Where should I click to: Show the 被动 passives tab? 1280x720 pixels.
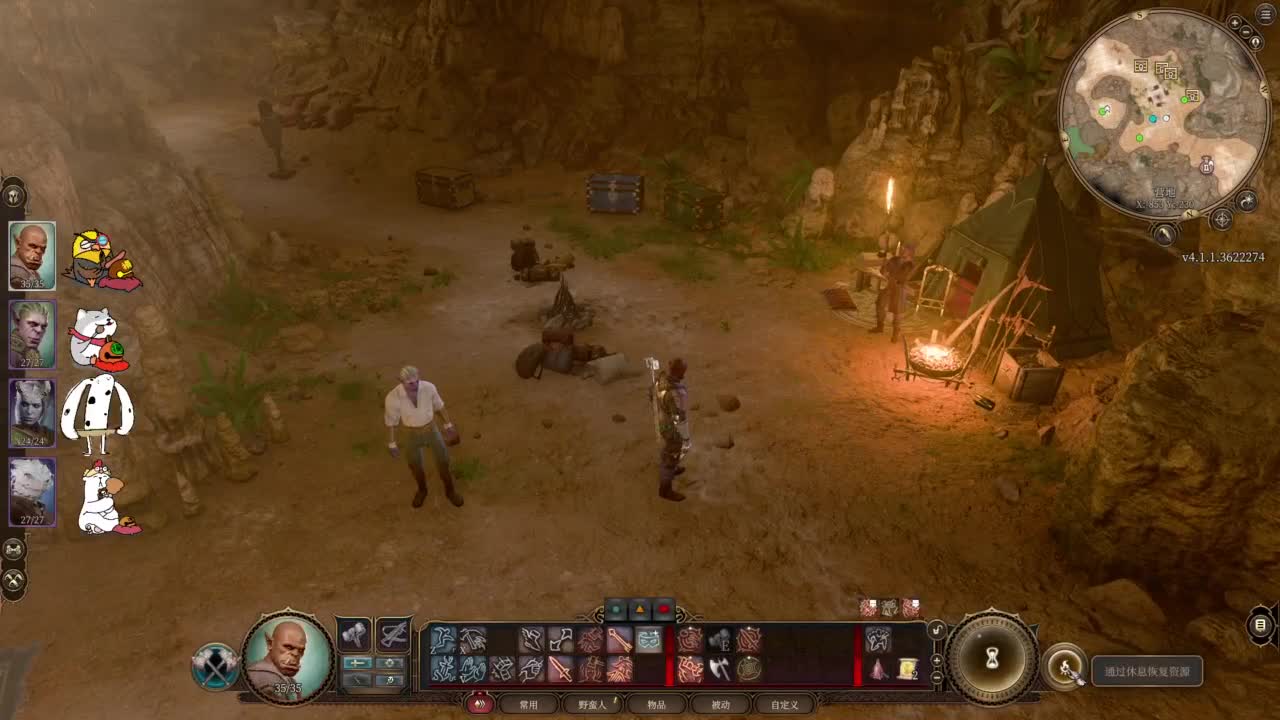(x=720, y=704)
